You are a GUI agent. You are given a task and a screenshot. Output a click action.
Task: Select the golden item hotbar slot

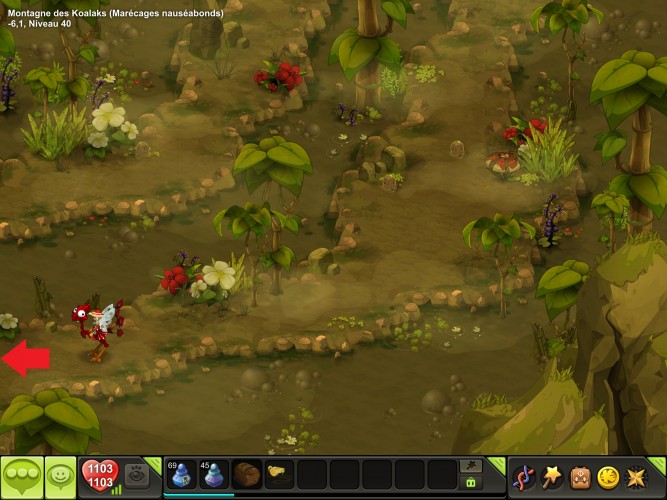tap(278, 473)
